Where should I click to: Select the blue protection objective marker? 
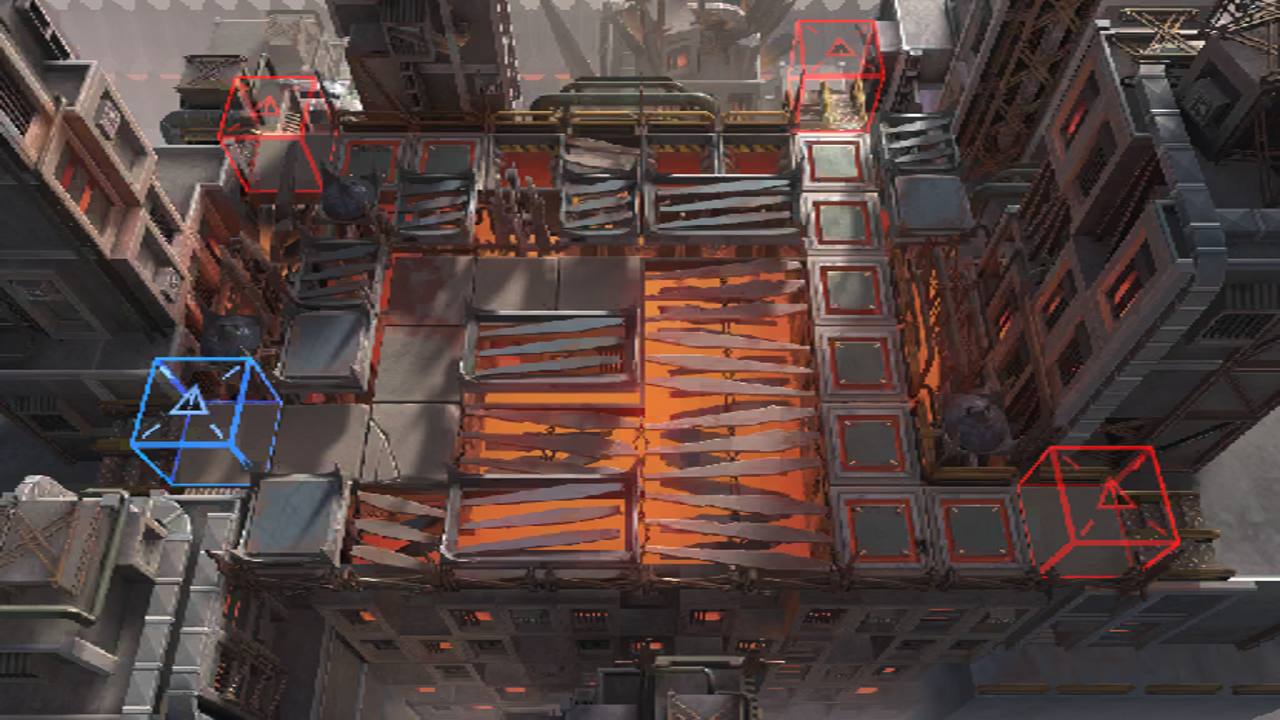pos(204,421)
